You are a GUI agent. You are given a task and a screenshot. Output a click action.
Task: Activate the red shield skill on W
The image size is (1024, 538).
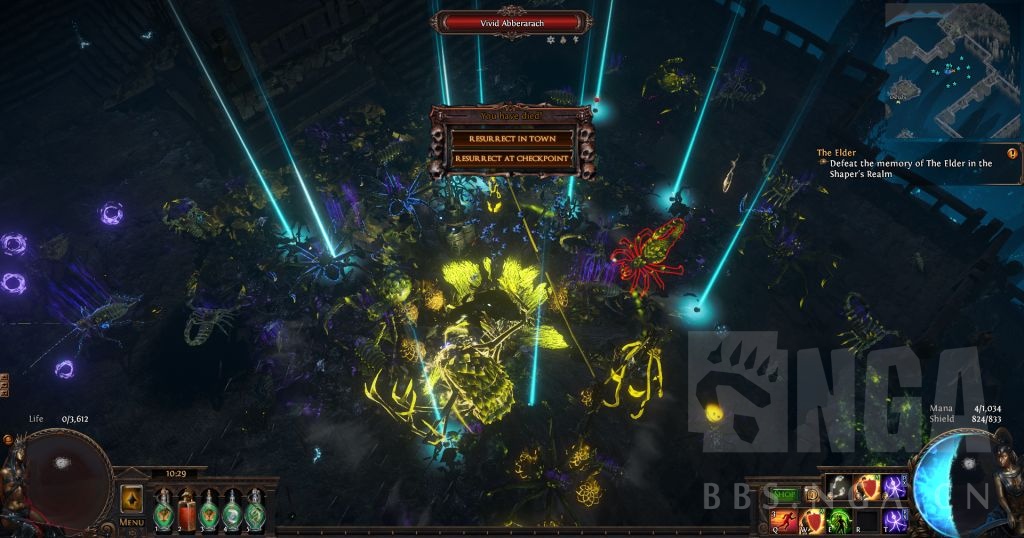coord(812,520)
